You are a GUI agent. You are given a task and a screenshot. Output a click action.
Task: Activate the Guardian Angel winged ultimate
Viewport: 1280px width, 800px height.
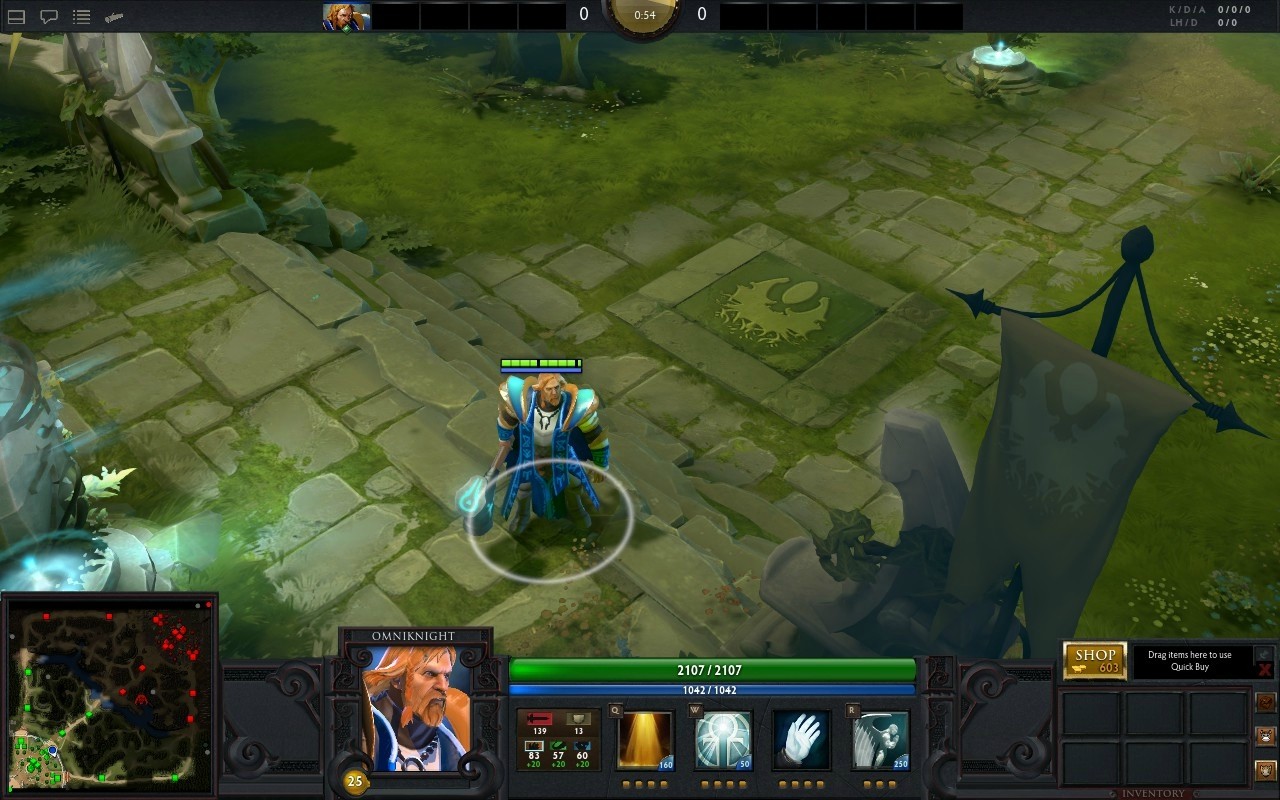click(x=880, y=740)
